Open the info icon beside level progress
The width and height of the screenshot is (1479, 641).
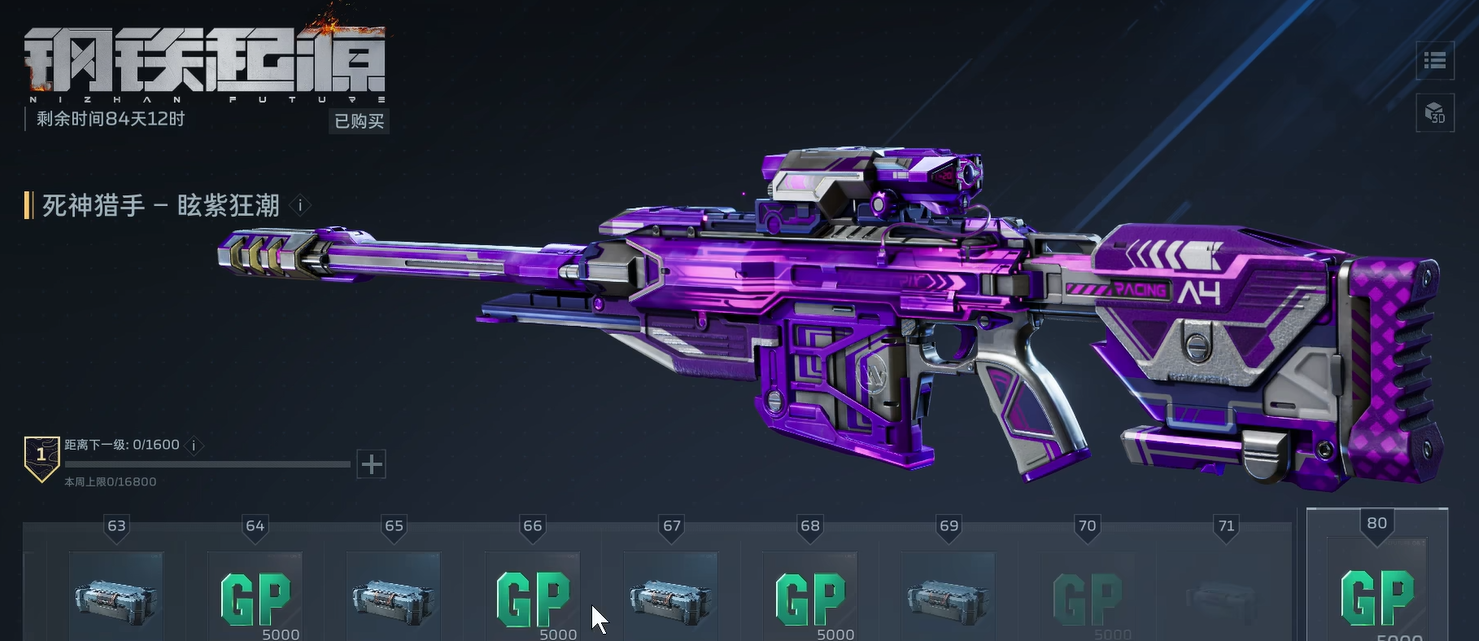tap(194, 445)
